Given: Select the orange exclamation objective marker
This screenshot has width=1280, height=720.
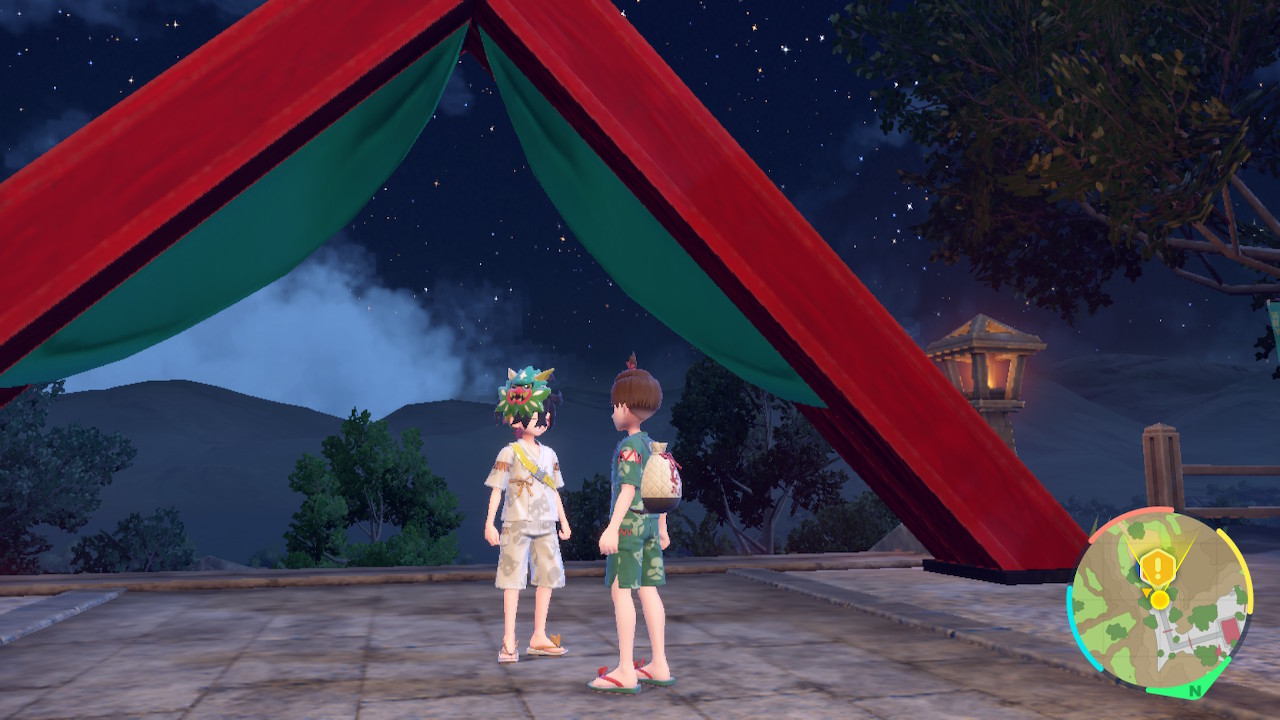Looking at the screenshot, I should 1158,568.
